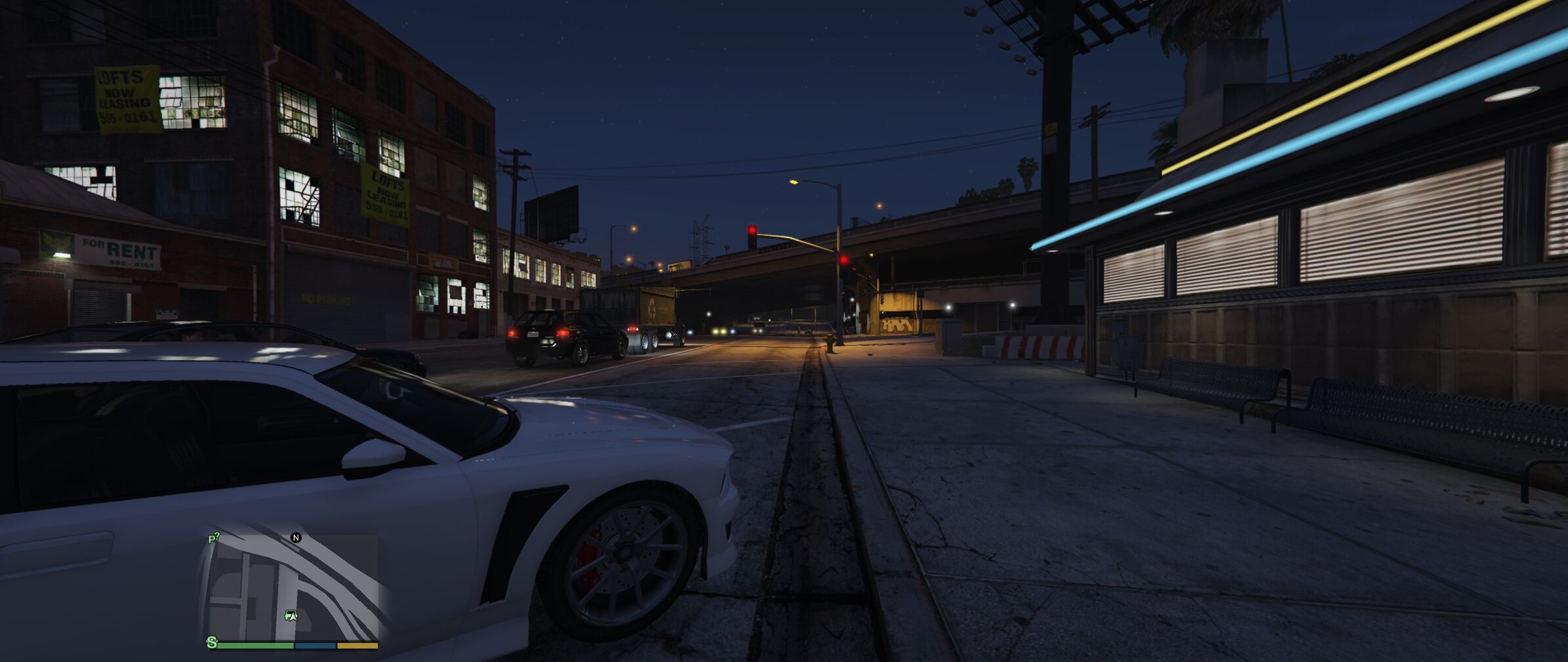1568x662 pixels.
Task: Select the green car blip on minimap
Action: [x=291, y=615]
